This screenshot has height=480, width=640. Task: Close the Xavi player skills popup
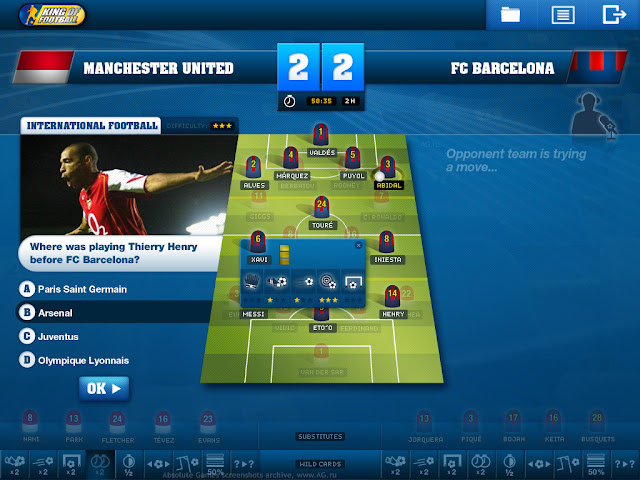359,244
